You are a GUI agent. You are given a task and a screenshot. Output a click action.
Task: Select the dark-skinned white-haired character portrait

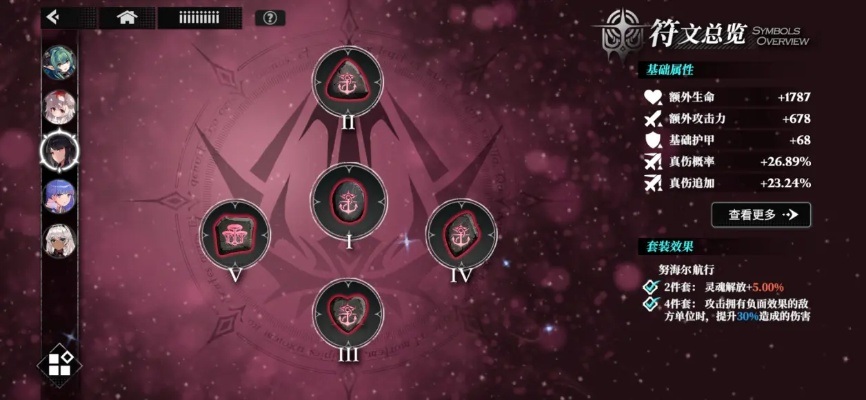(57, 238)
